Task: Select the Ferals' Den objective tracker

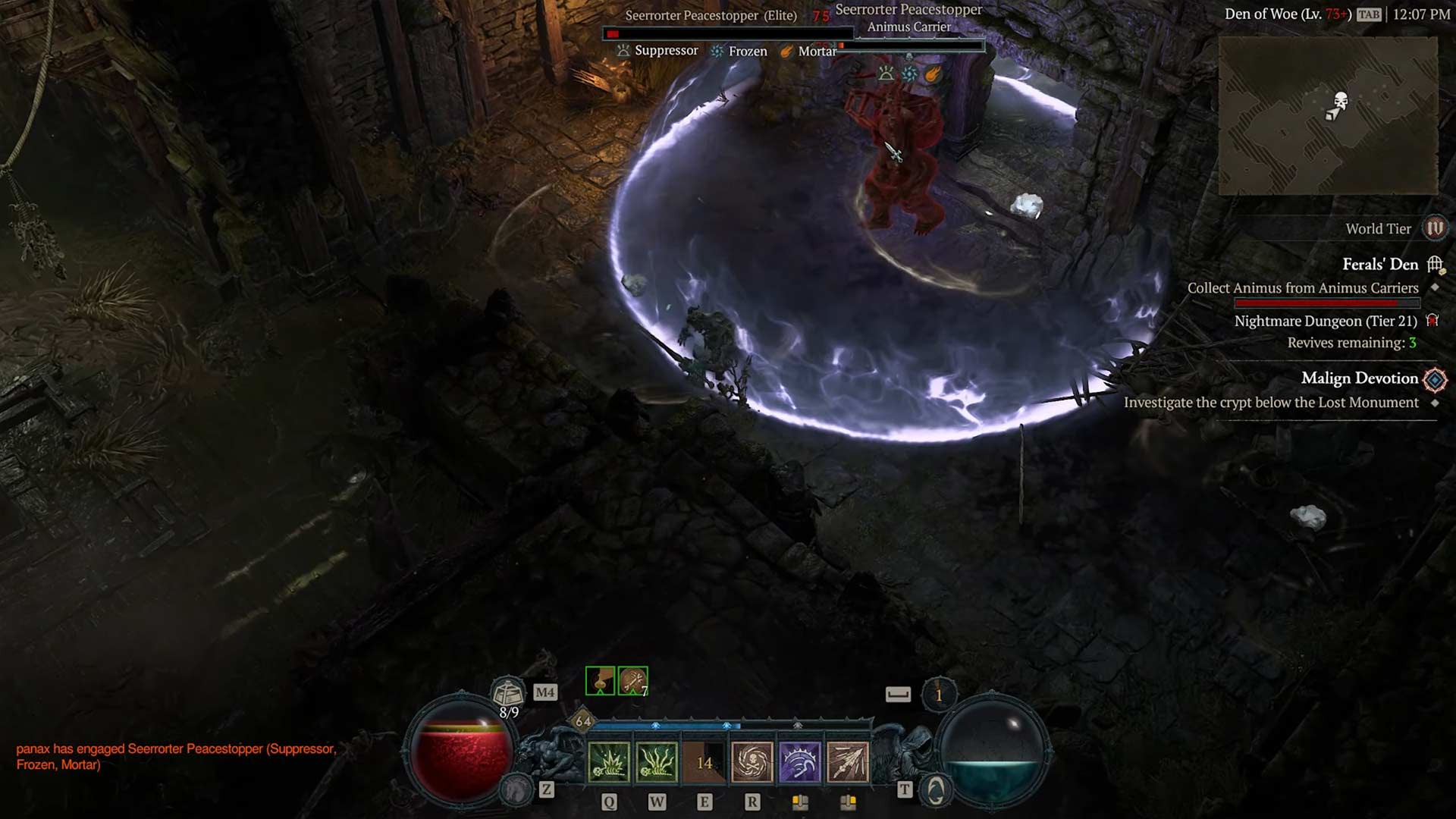Action: (x=1379, y=265)
